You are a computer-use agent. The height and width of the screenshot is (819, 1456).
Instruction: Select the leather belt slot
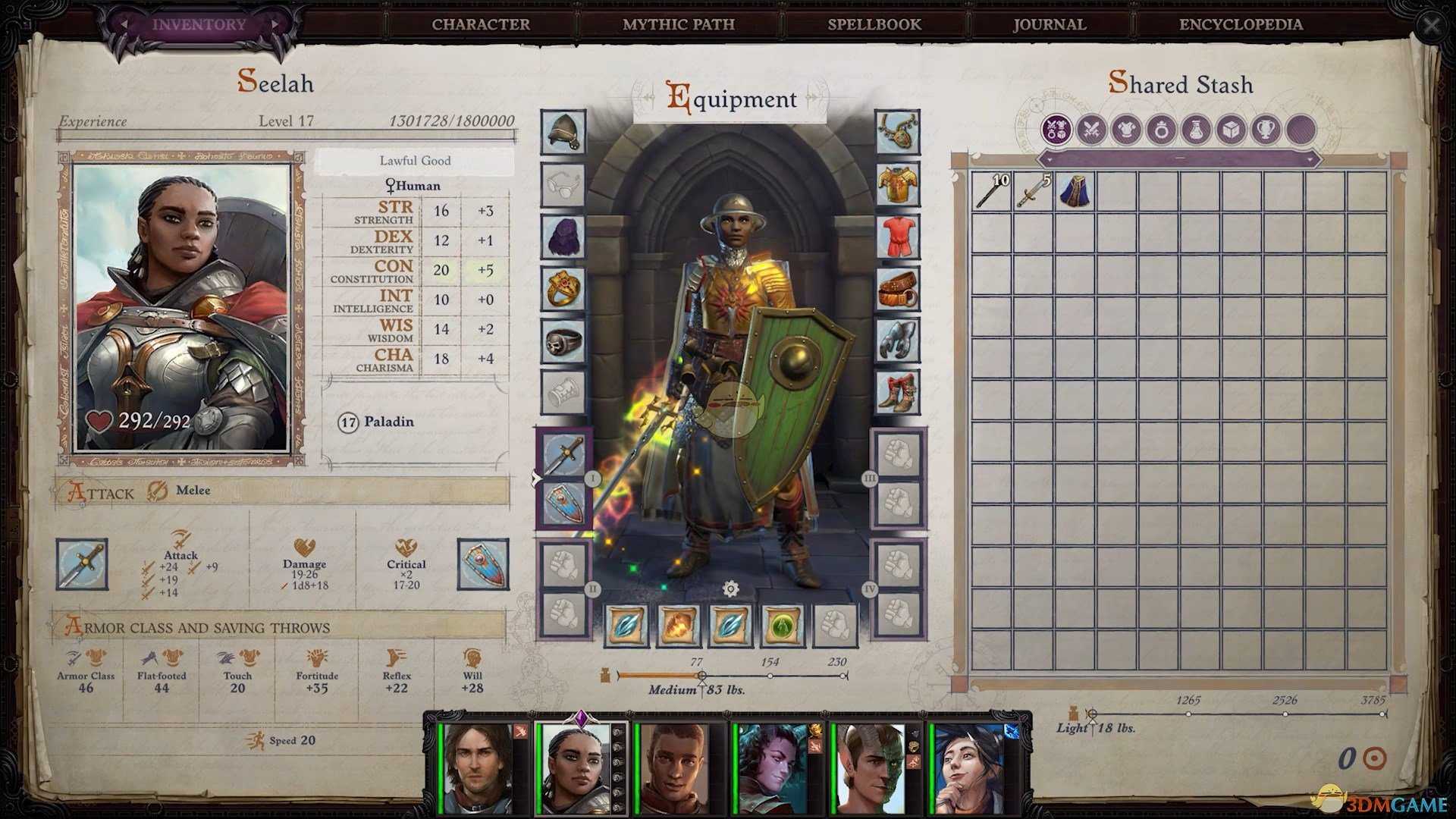897,289
